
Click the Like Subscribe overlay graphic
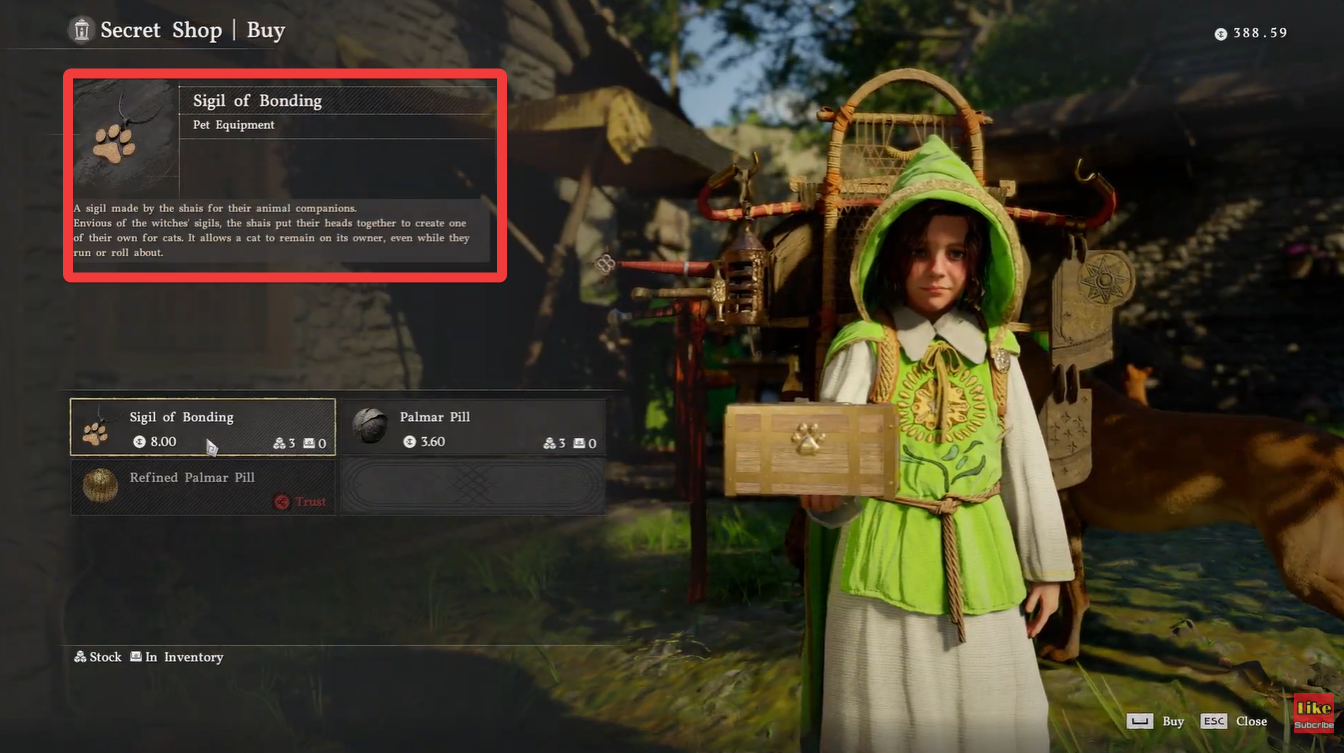point(1314,714)
